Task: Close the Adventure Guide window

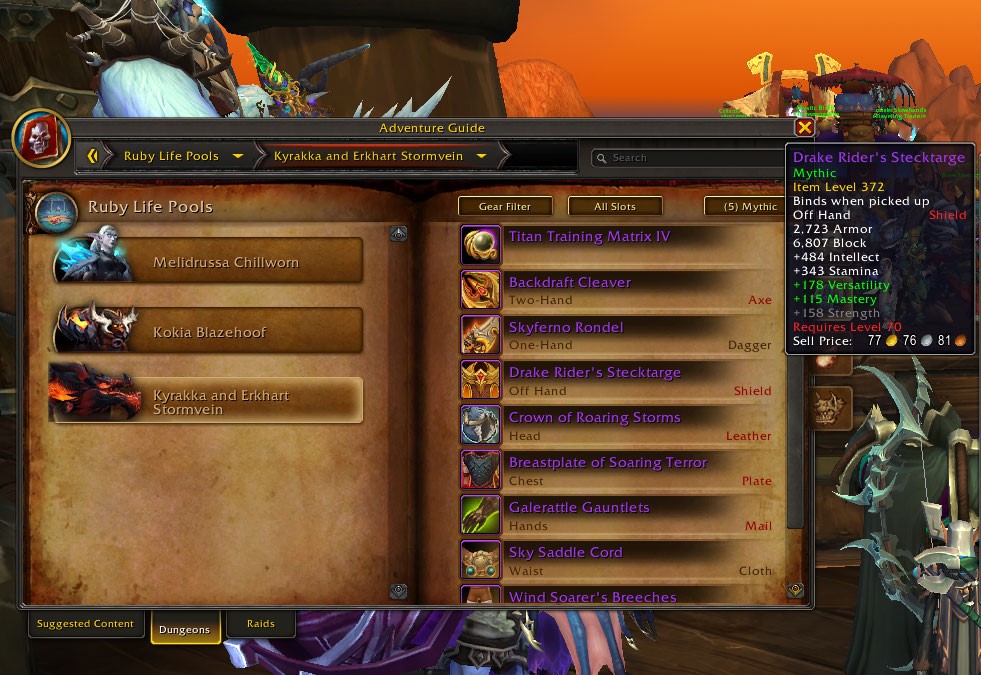Action: 804,128
